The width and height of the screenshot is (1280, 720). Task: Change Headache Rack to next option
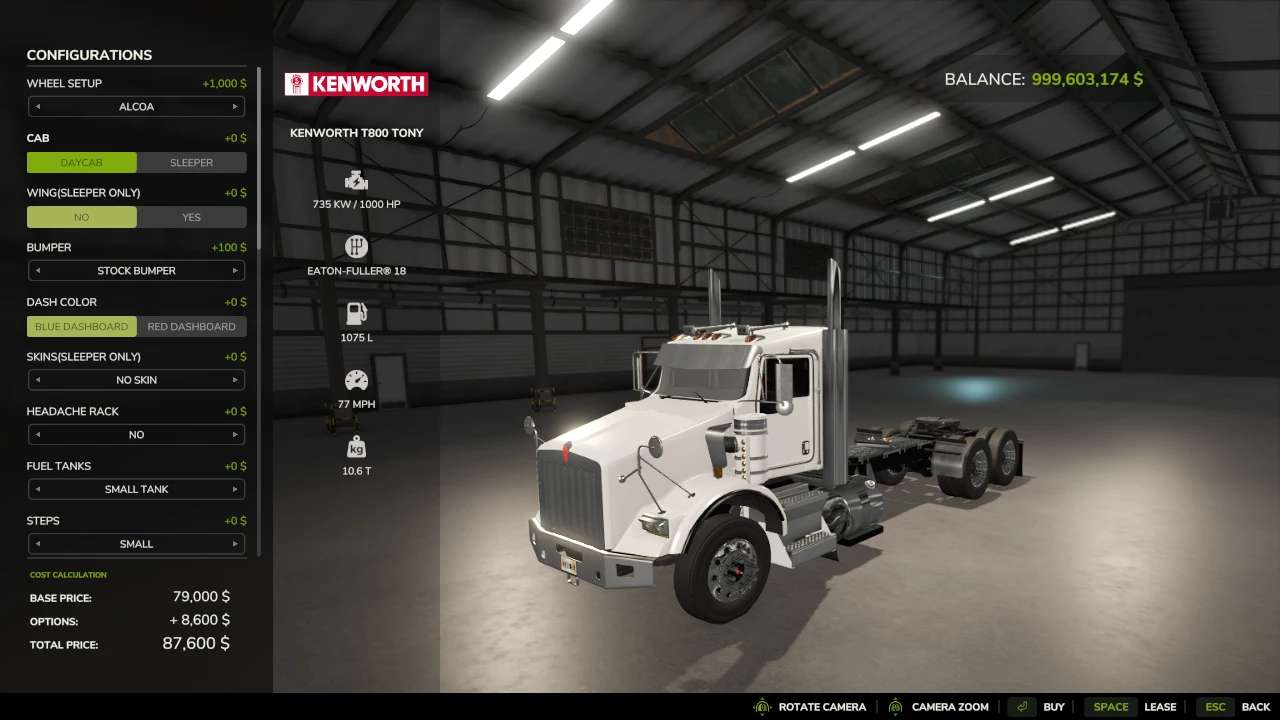[236, 435]
